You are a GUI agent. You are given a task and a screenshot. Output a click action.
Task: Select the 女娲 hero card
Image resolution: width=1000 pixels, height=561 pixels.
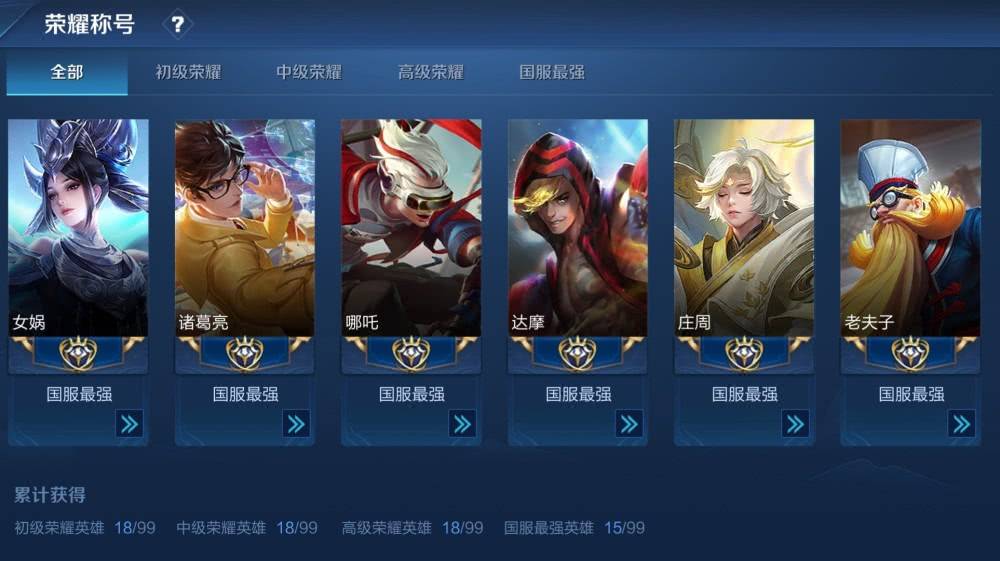click(78, 228)
